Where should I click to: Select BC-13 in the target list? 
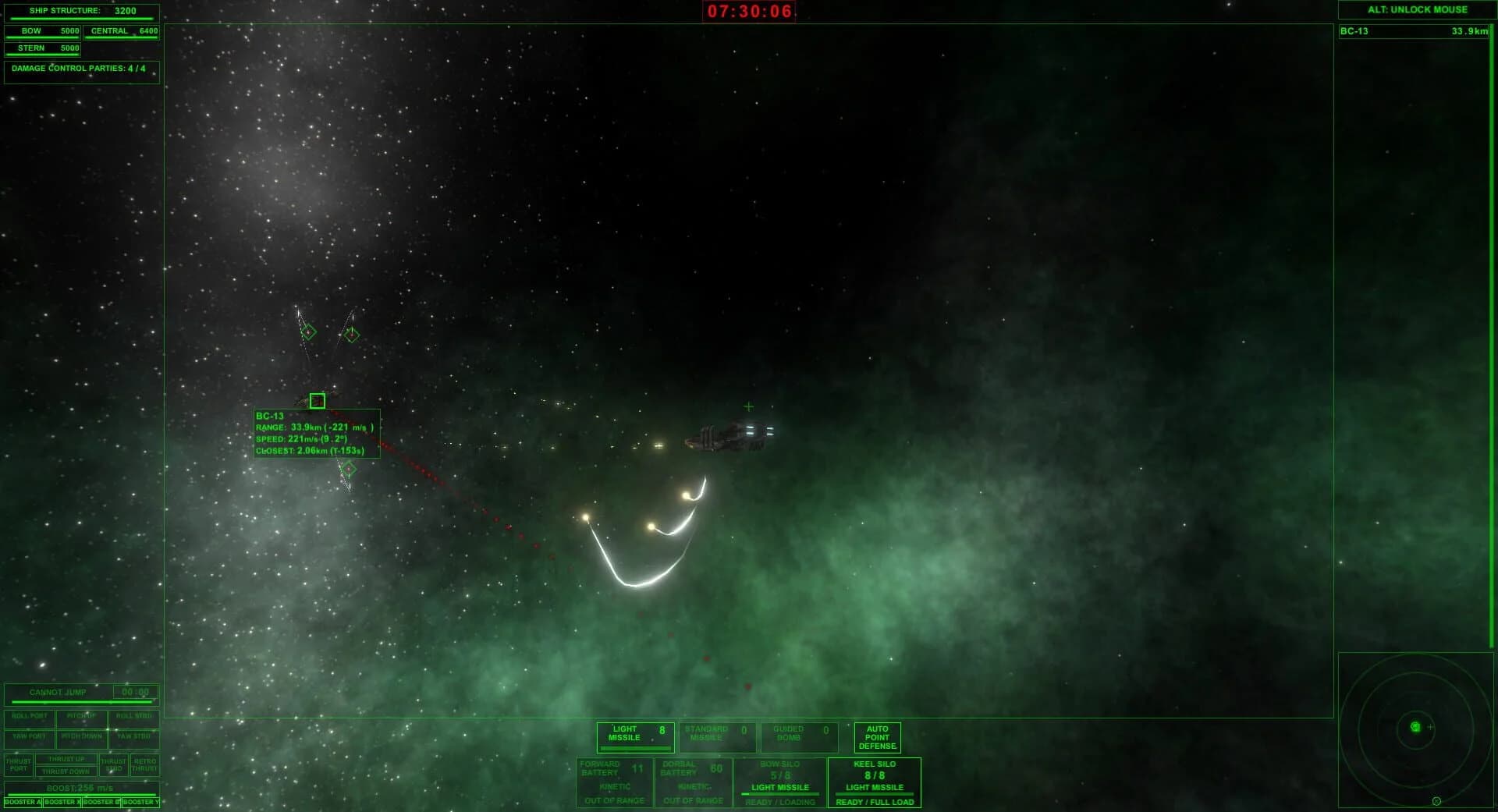click(x=1415, y=32)
